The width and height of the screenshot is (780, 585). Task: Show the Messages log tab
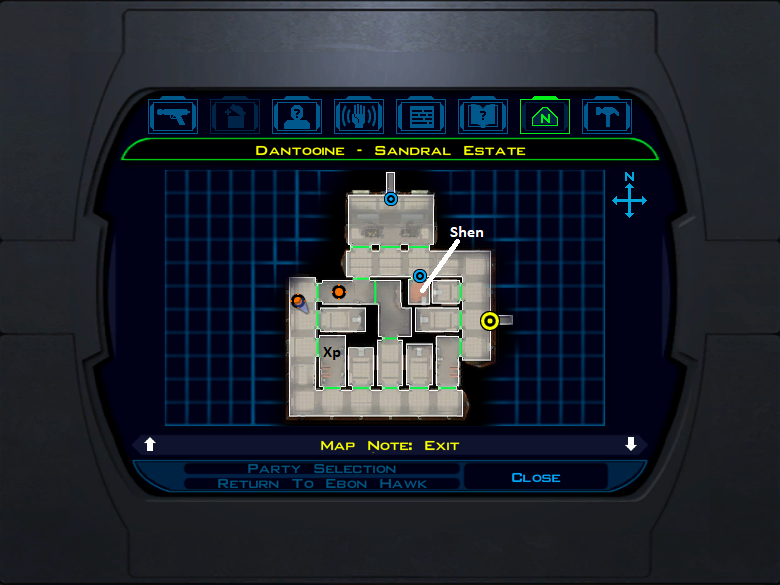(x=421, y=116)
